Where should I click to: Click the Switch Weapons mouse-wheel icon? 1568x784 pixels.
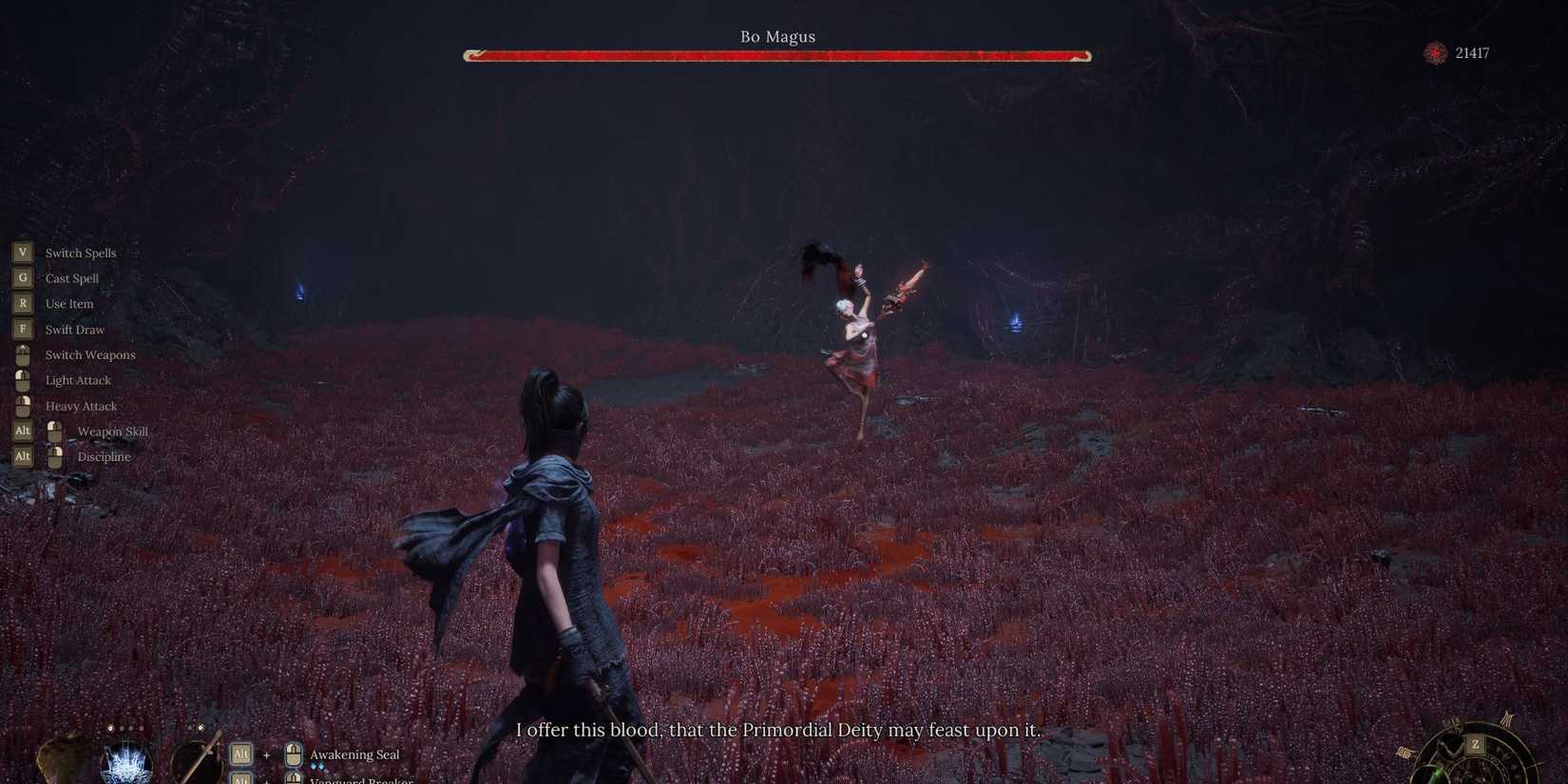23,354
